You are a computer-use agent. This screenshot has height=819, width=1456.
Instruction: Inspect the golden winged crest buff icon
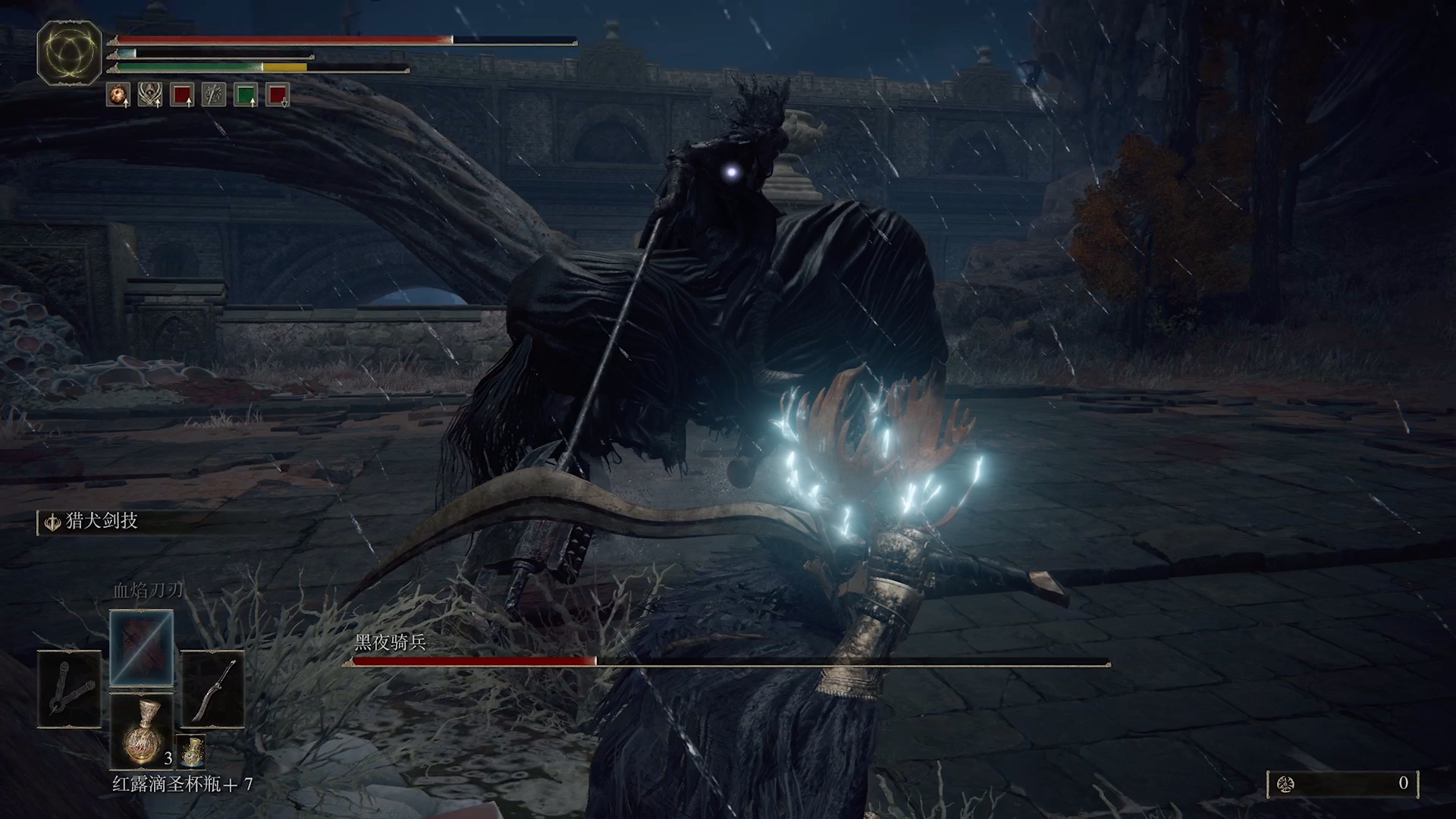(x=149, y=95)
